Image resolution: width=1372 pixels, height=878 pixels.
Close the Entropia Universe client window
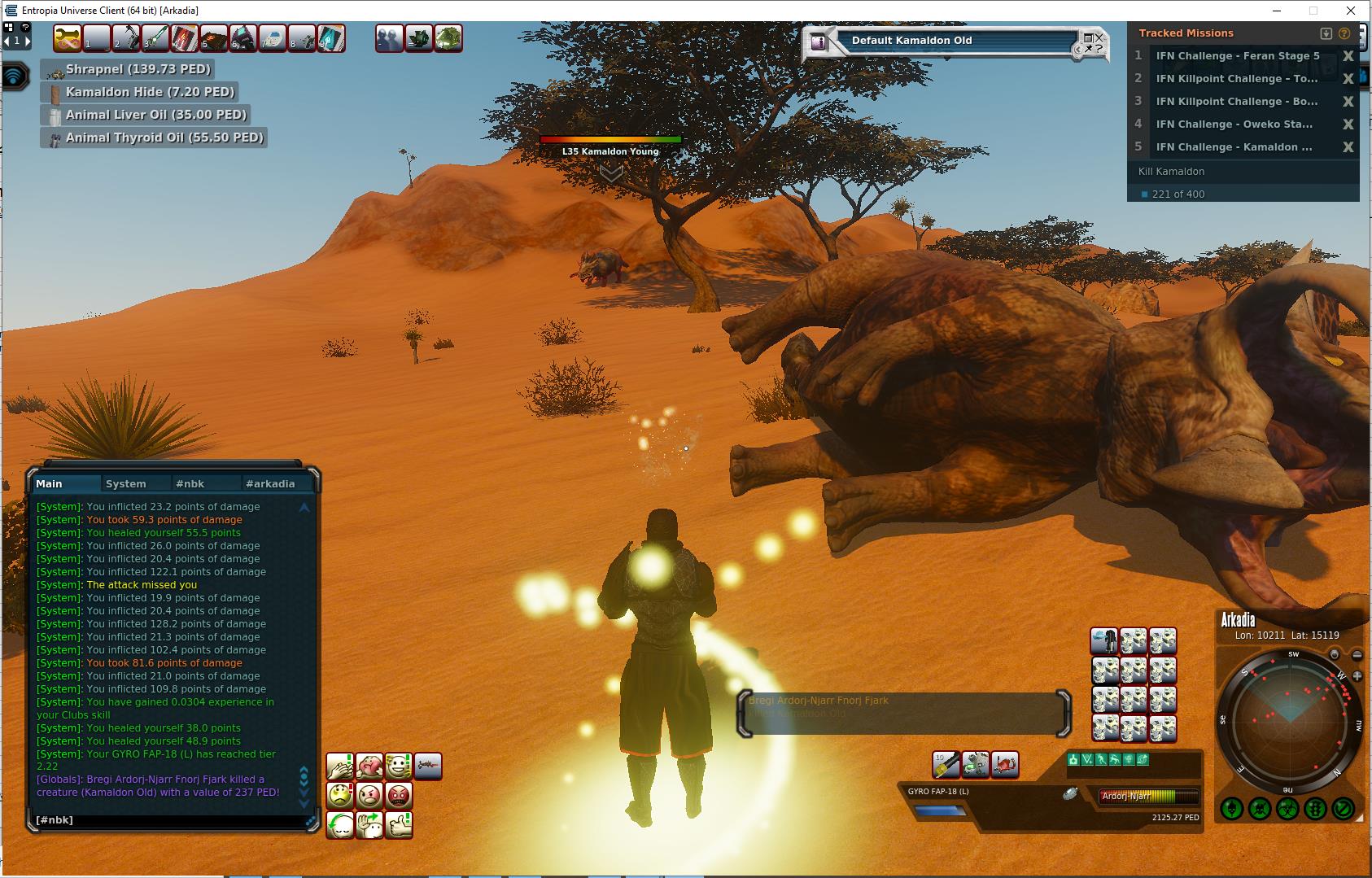(1351, 11)
